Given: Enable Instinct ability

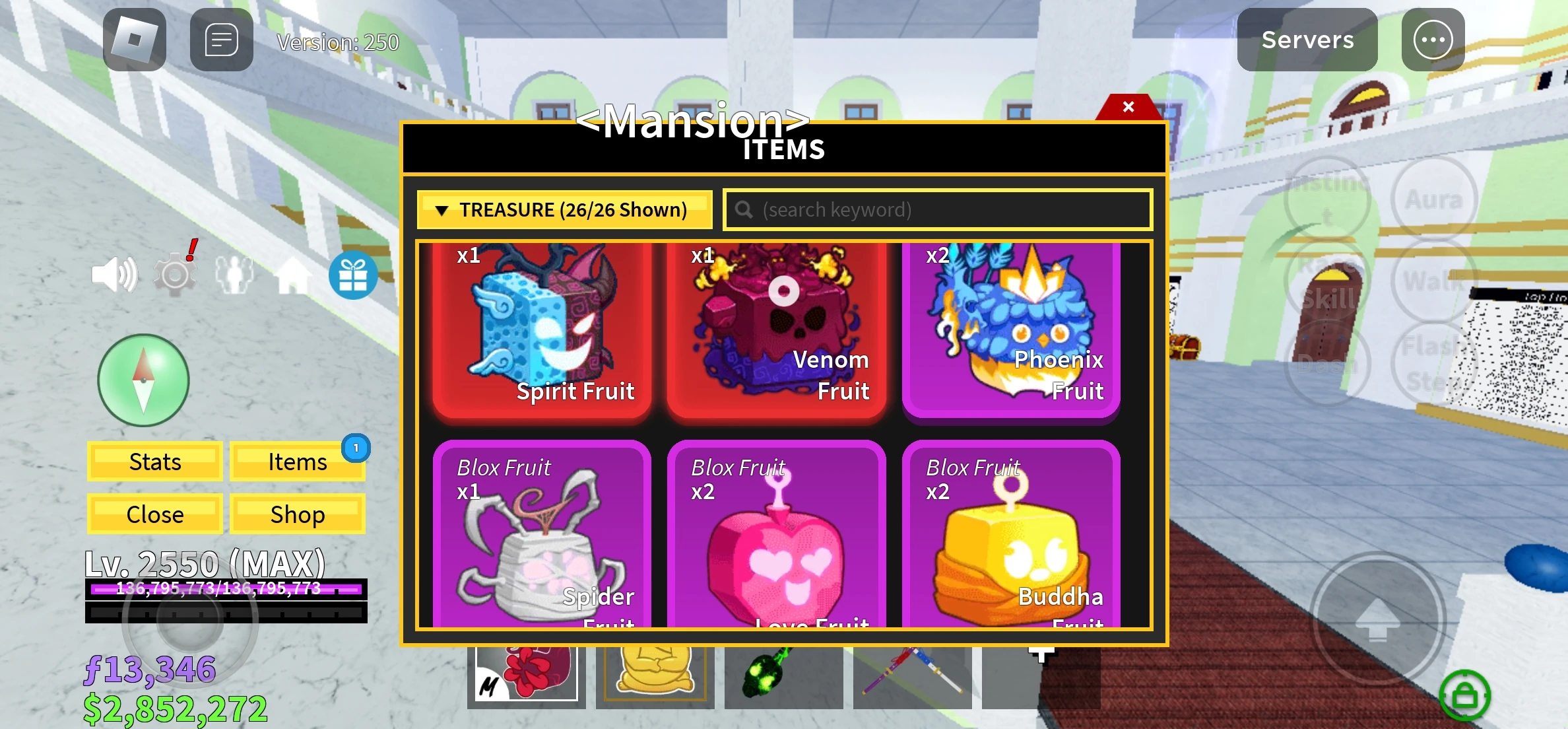Looking at the screenshot, I should tap(1326, 197).
